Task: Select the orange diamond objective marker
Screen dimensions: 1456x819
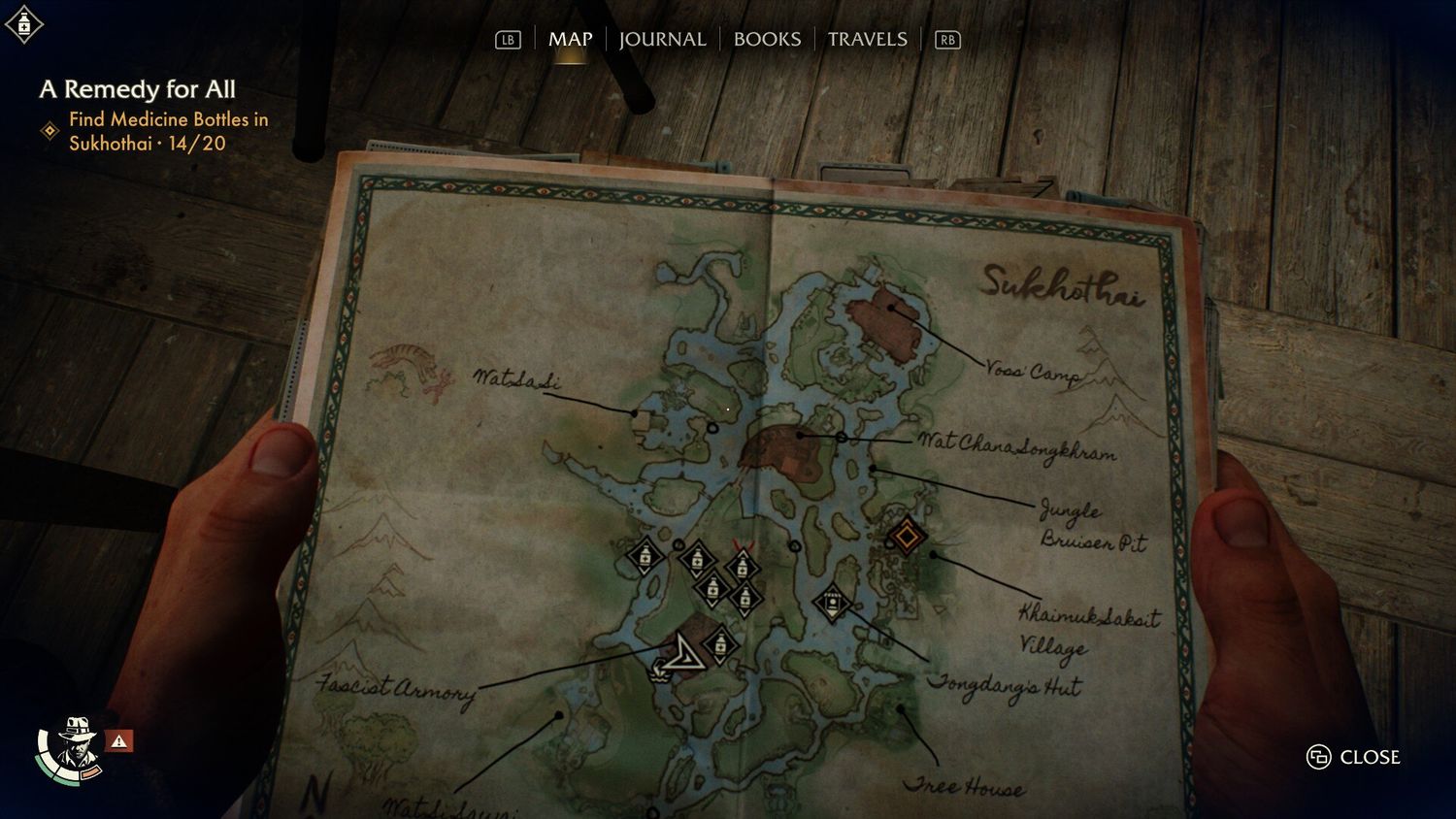Action: pyautogui.click(x=907, y=536)
